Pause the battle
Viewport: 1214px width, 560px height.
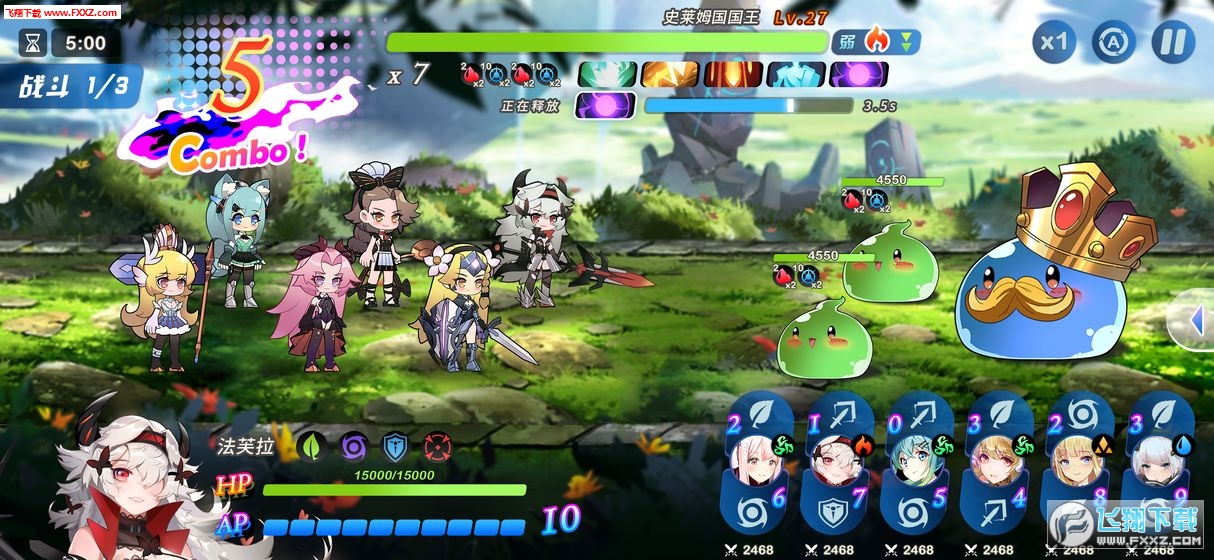(x=1173, y=43)
